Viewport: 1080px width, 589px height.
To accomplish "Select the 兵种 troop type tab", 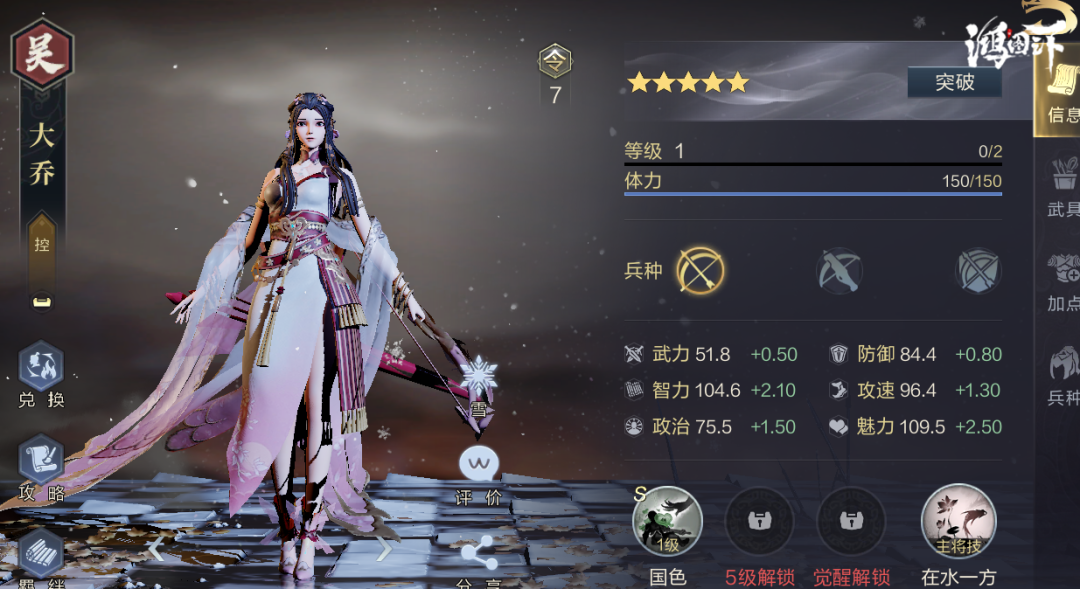I will coord(1062,375).
